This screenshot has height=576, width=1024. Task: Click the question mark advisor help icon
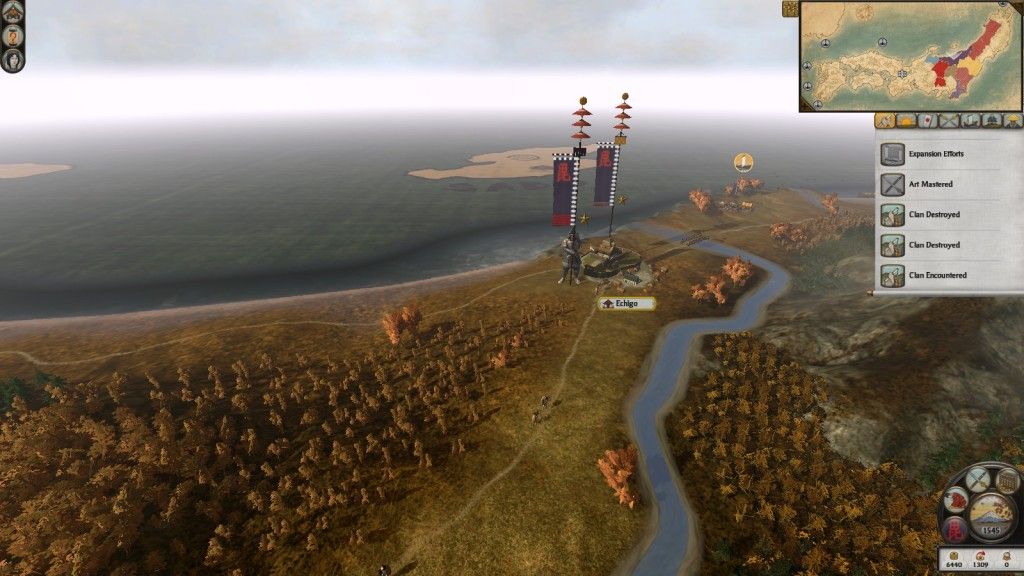(x=12, y=34)
